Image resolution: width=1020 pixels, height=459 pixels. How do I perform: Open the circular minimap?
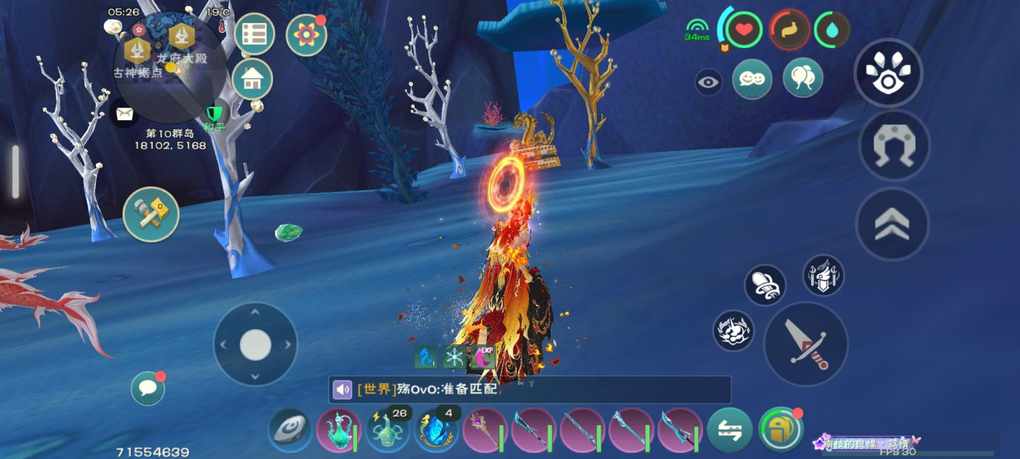(x=168, y=68)
